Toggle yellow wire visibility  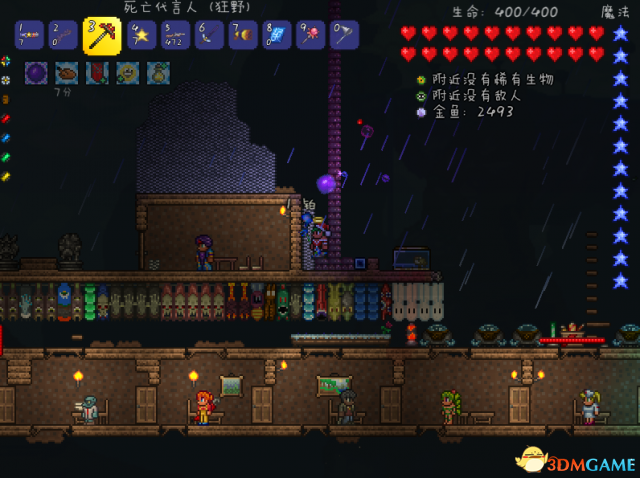6,176
